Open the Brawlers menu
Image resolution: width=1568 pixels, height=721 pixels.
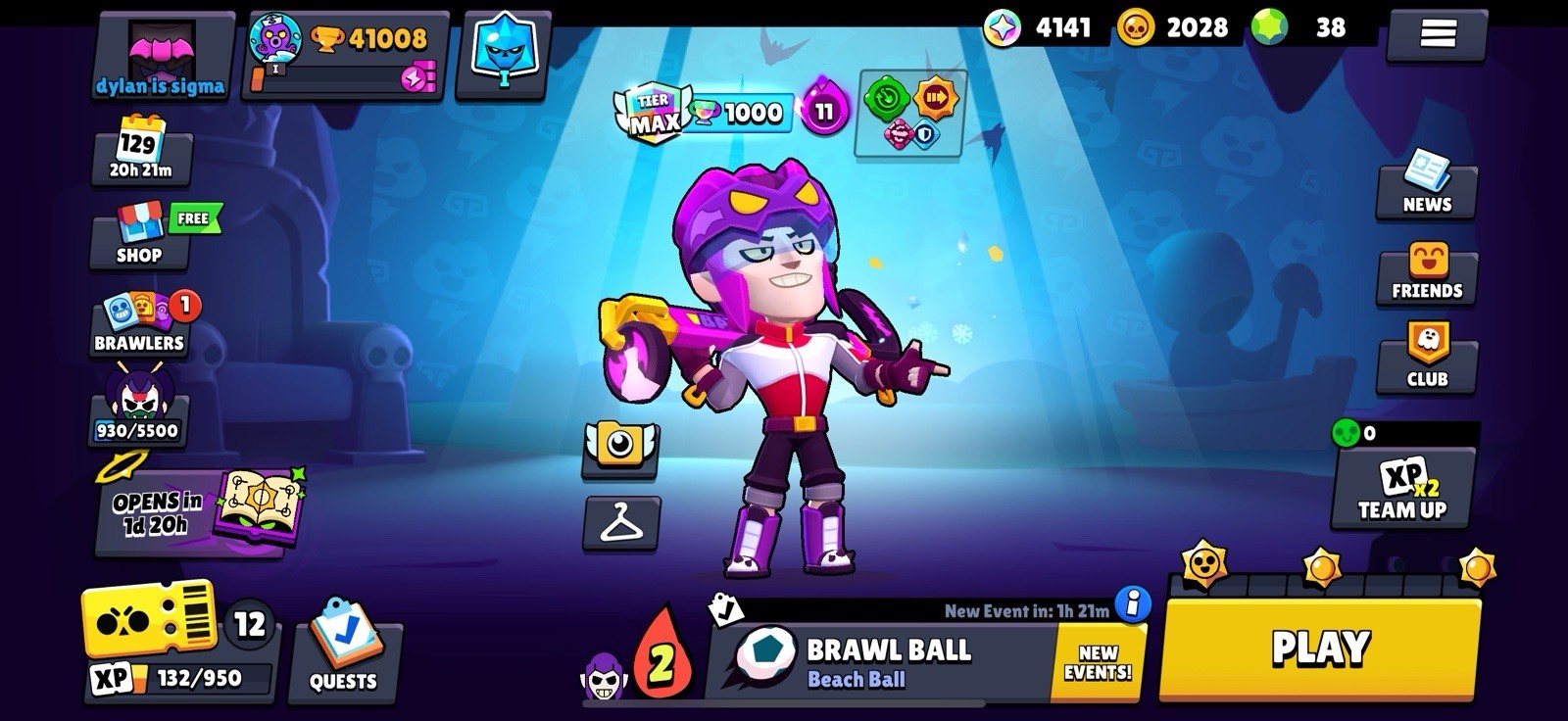click(137, 323)
